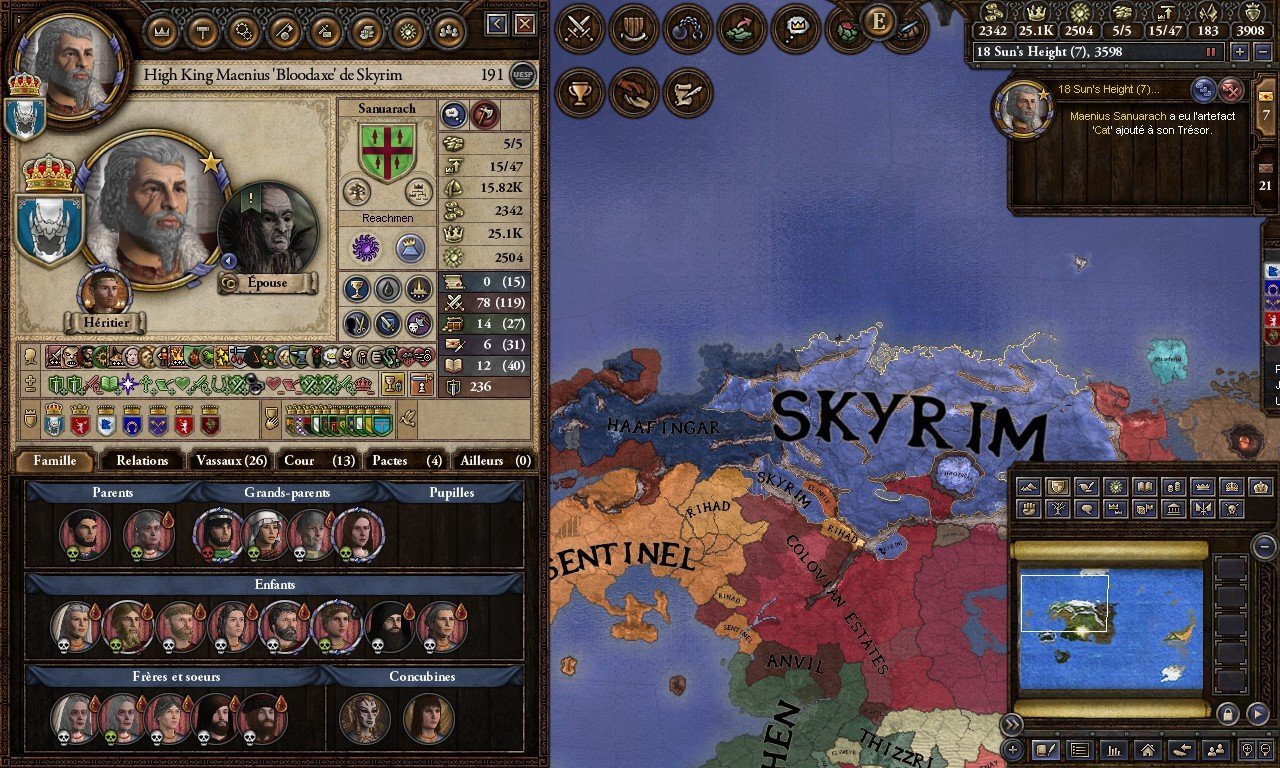Screen dimensions: 1280x768
Task: Dismiss the artefact message with the red X
Action: [x=1231, y=90]
